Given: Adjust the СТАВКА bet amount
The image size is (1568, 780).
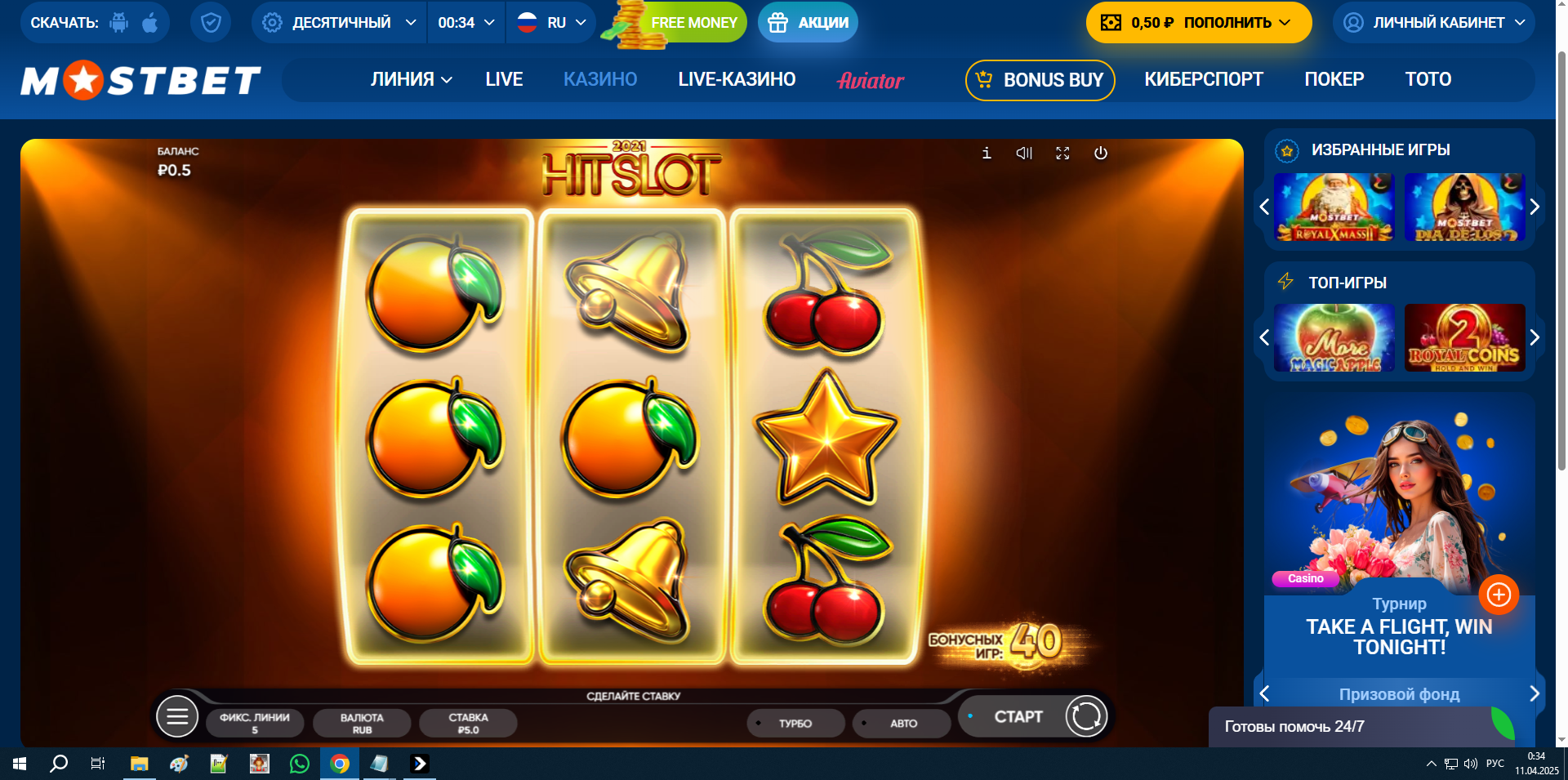Looking at the screenshot, I should 468,723.
